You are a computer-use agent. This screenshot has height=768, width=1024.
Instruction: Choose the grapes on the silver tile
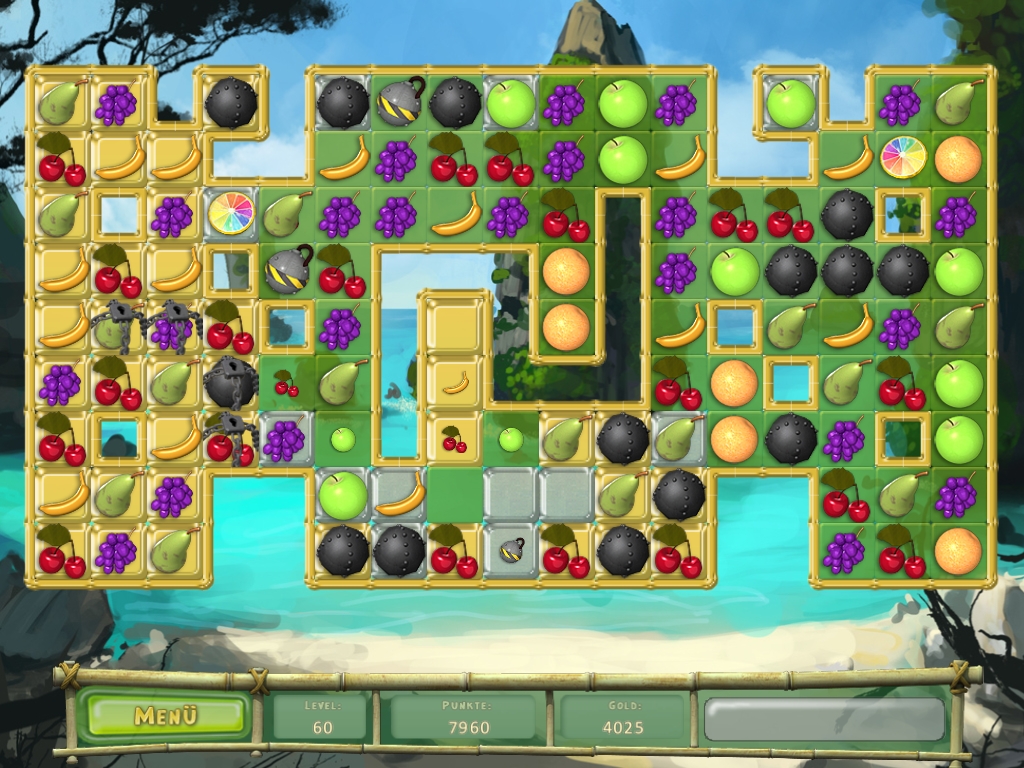coord(286,438)
